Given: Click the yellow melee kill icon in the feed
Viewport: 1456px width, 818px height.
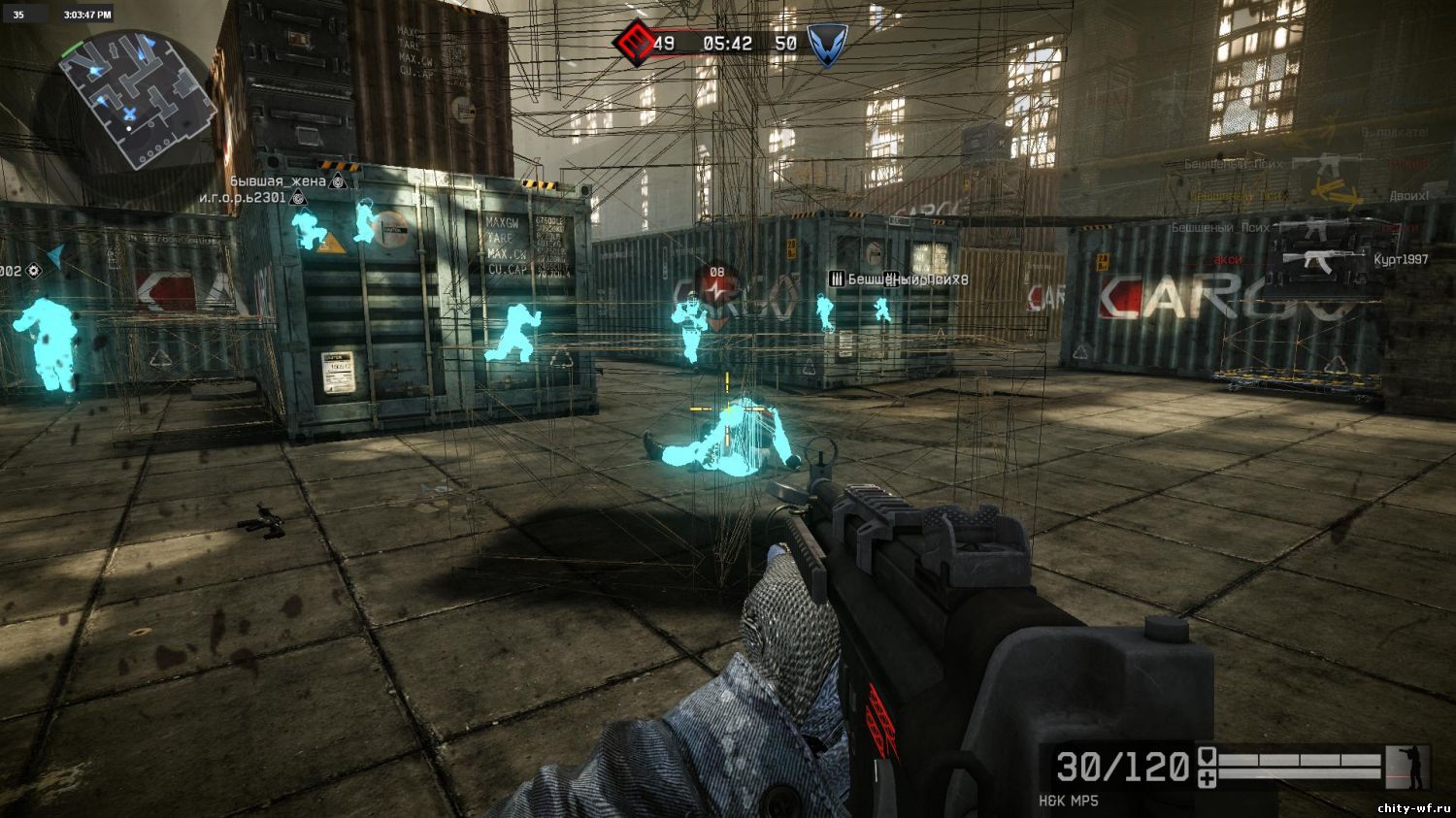Looking at the screenshot, I should (x=1335, y=191).
